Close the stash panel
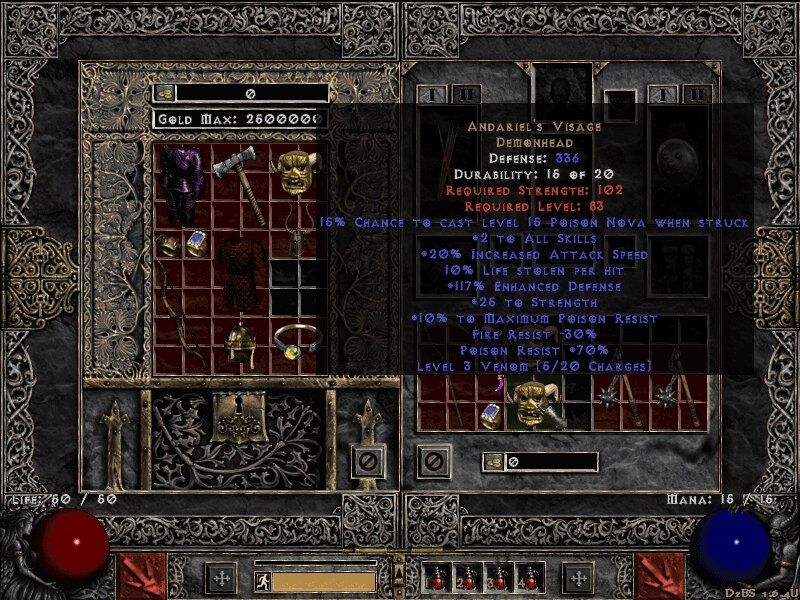This screenshot has width=800, height=600. pos(368,461)
